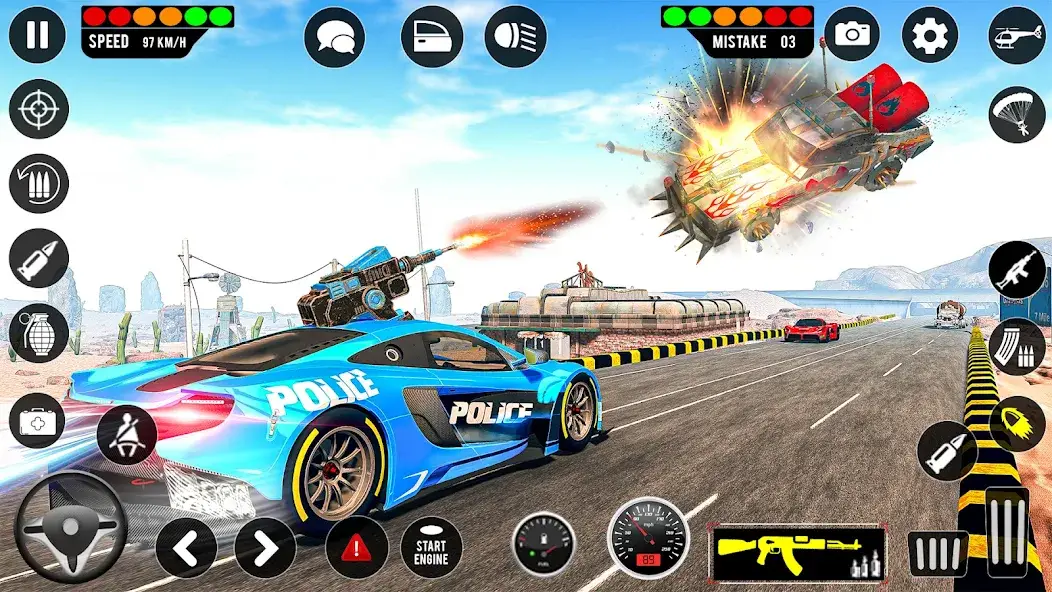This screenshot has width=1052, height=592.
Task: Open the gear settings
Action: point(930,35)
